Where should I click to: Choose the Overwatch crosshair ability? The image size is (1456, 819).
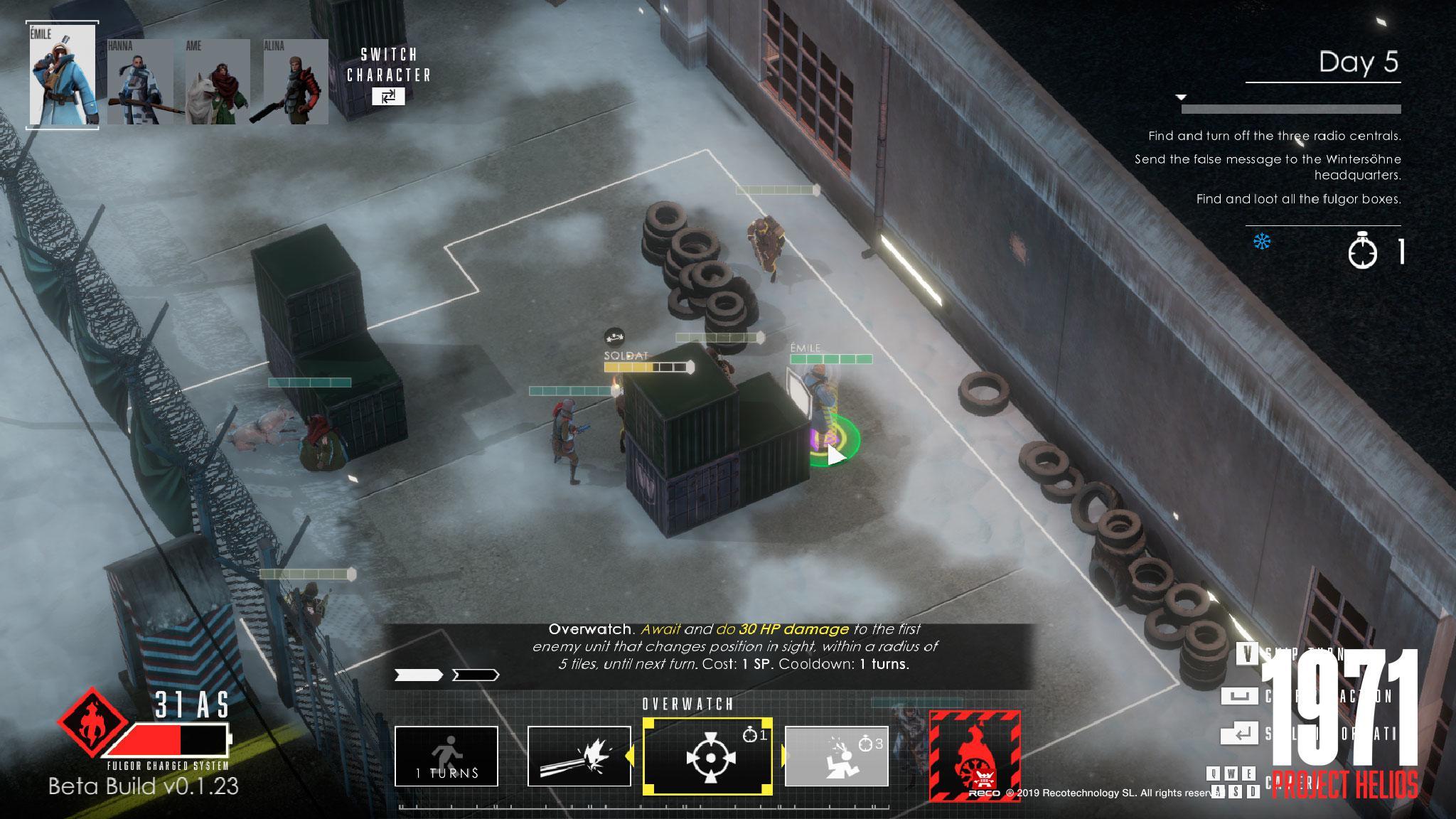pyautogui.click(x=707, y=756)
